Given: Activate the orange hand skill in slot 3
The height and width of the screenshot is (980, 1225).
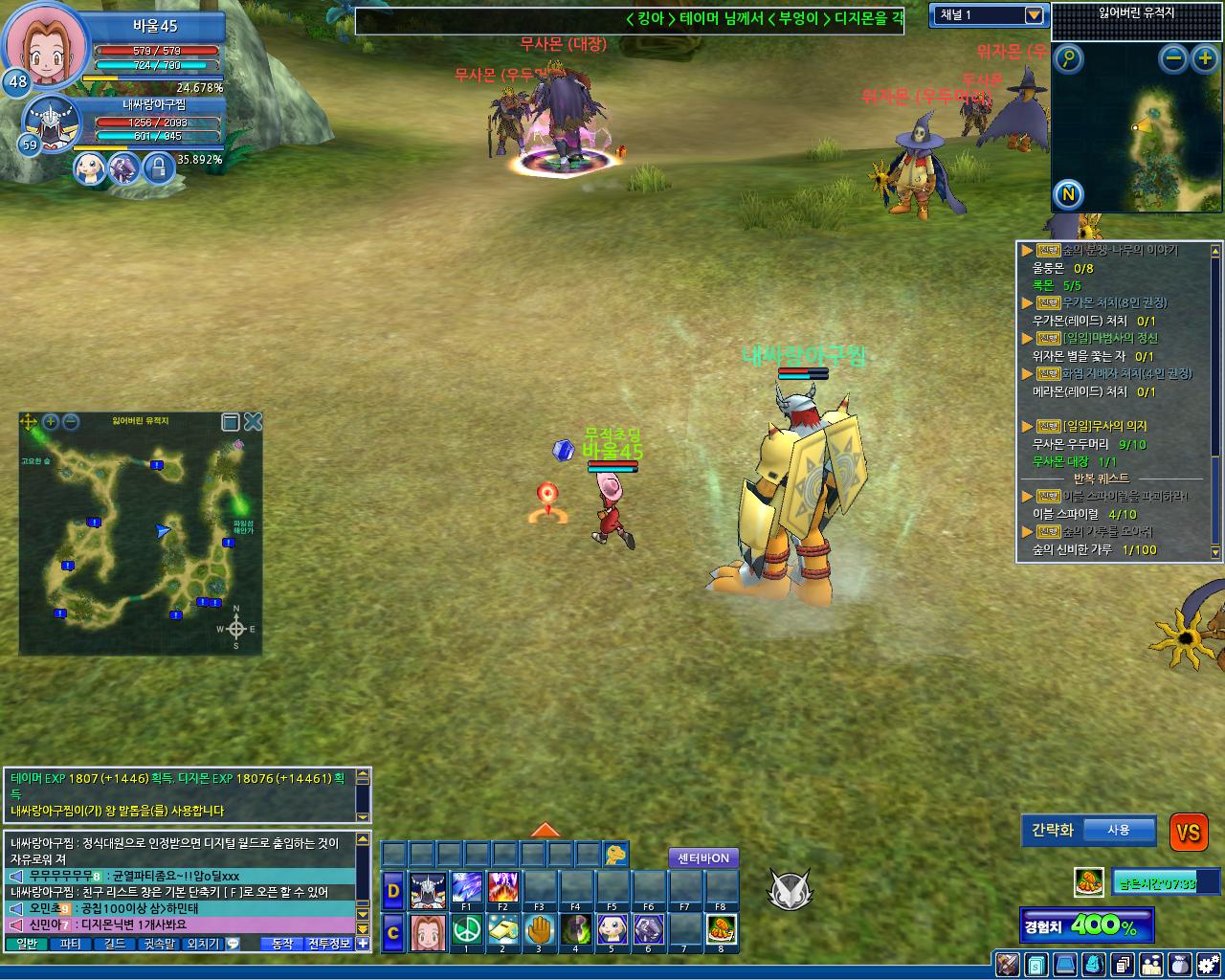Looking at the screenshot, I should point(539,929).
